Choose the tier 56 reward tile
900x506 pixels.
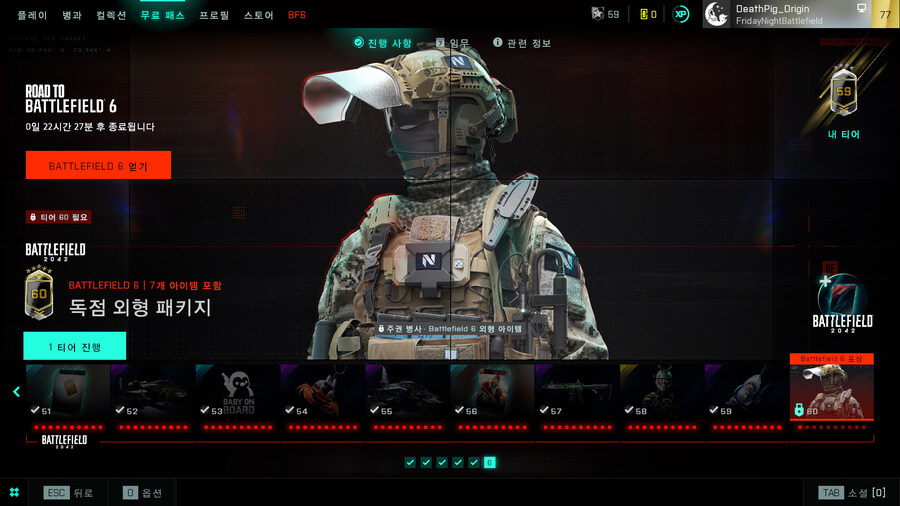coord(492,392)
